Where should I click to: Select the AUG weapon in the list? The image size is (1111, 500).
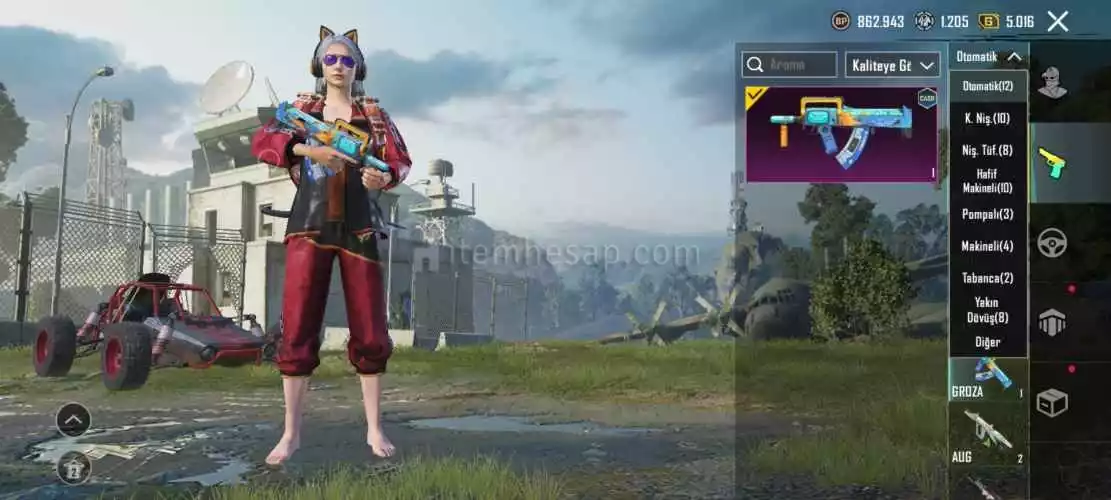987,437
